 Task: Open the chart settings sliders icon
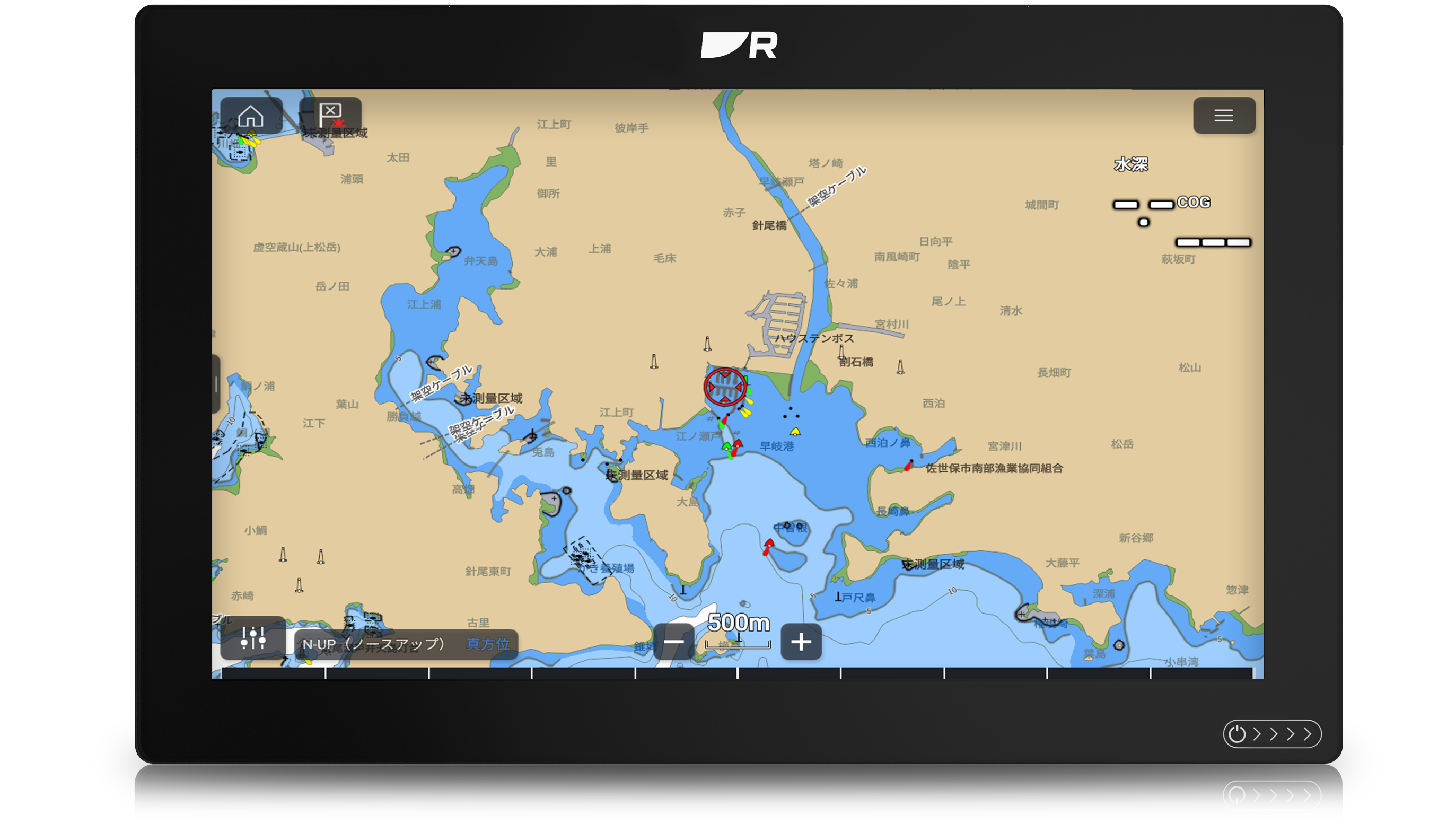tap(252, 638)
